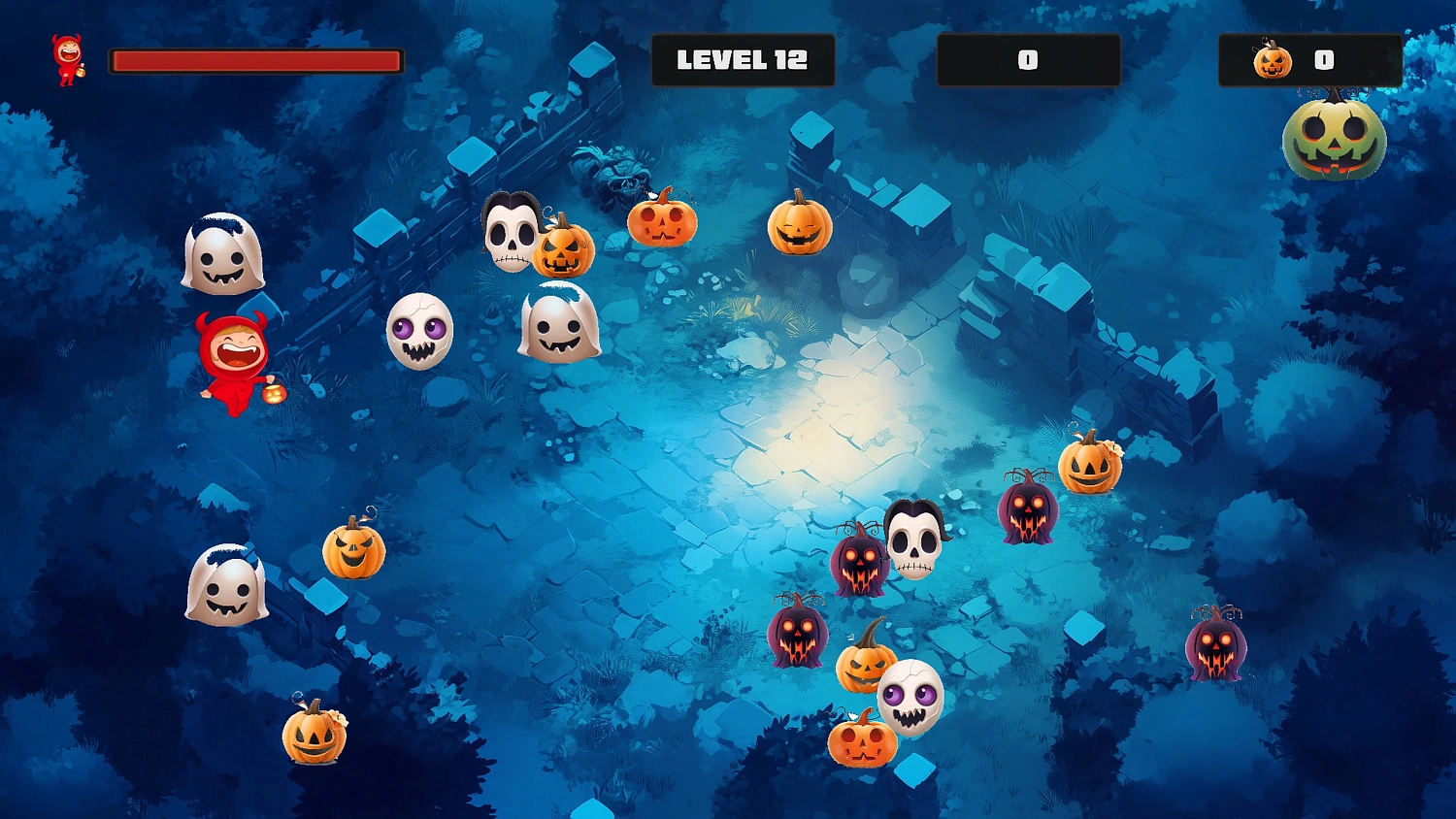
Task: Open the LEVEL 12 display panel
Action: point(743,58)
